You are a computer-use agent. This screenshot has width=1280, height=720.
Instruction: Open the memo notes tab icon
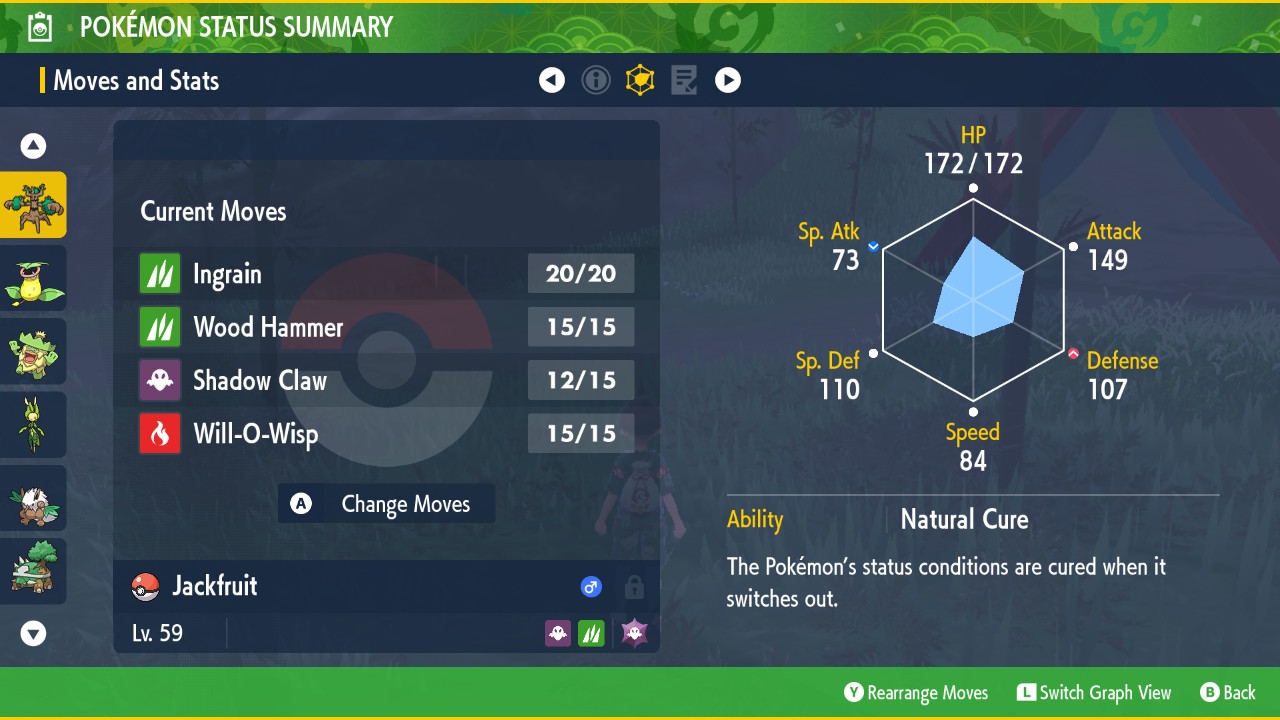point(684,81)
